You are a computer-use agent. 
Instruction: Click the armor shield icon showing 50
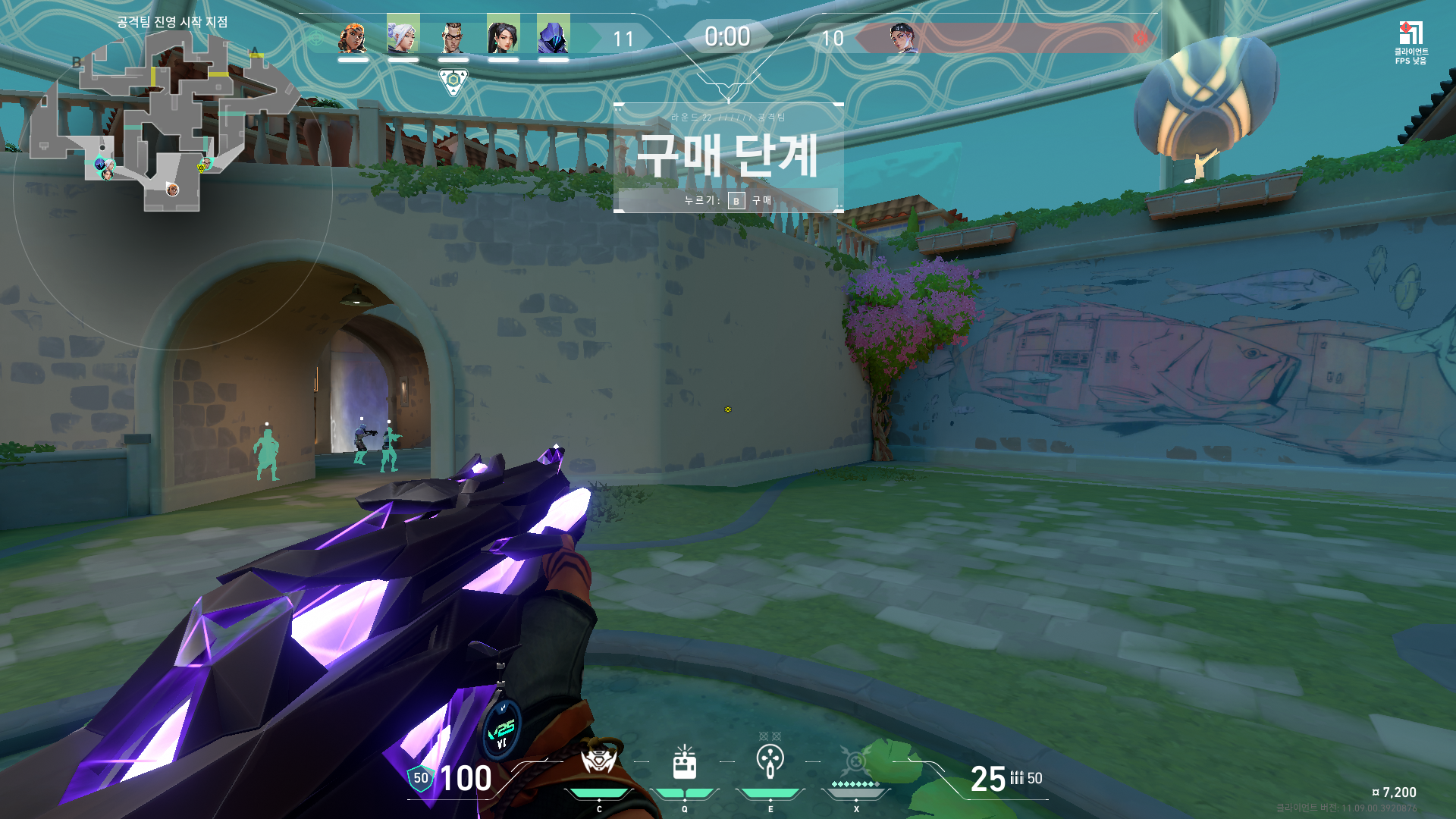[x=421, y=778]
